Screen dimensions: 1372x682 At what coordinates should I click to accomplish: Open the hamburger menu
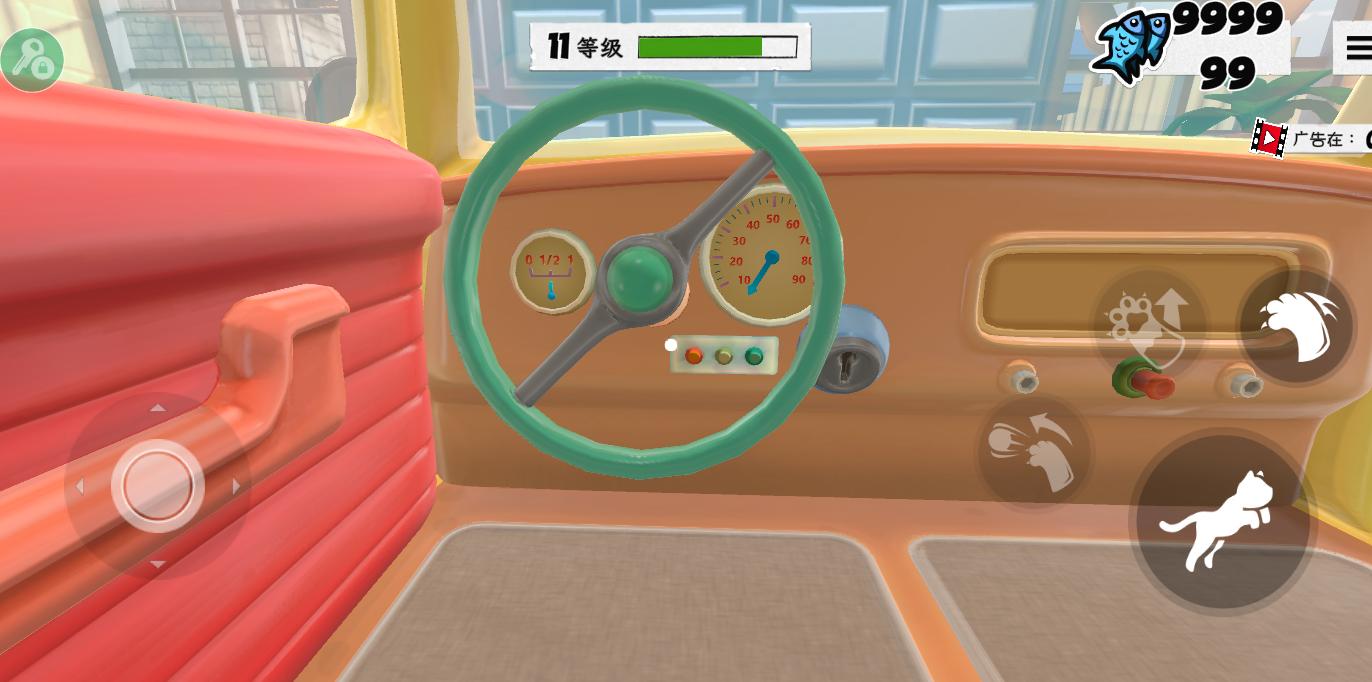(x=1357, y=47)
